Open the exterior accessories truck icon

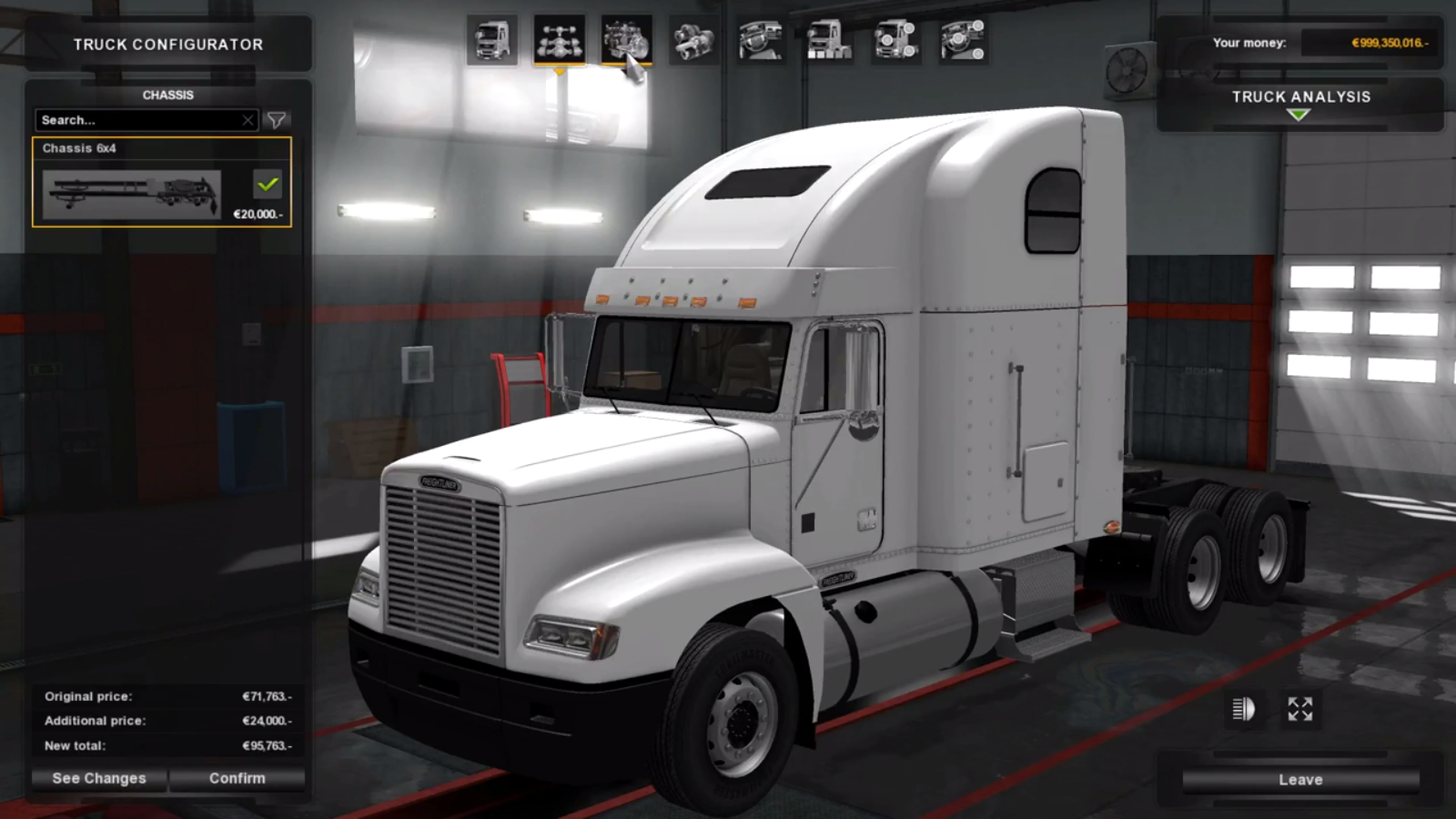pos(828,41)
